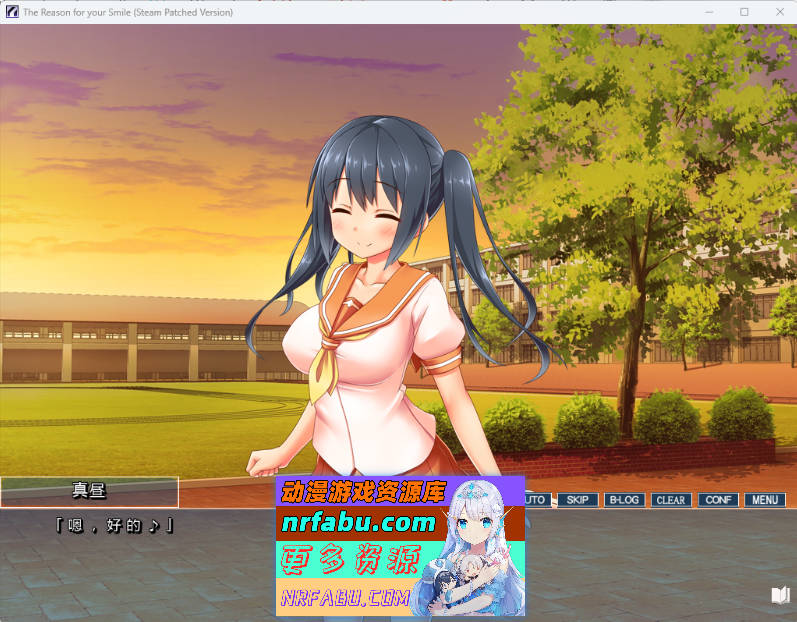The image size is (797, 622).
Task: Hide the text box with CLEAR
Action: pos(670,499)
